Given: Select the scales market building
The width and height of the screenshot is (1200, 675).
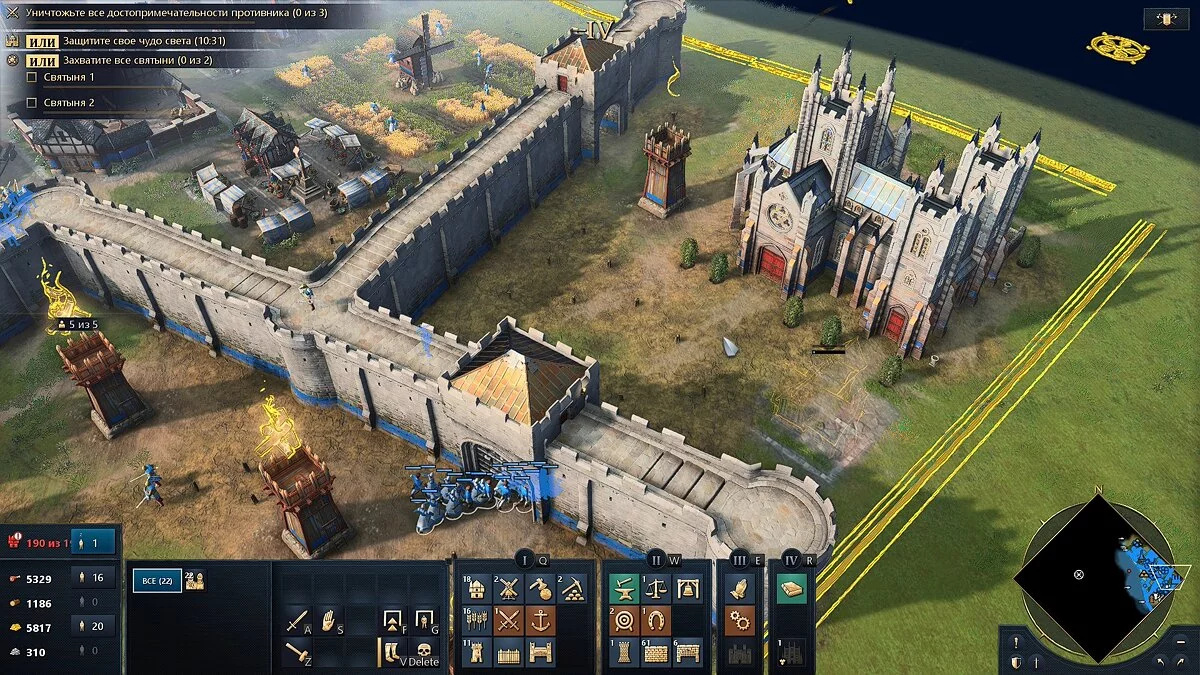Looking at the screenshot, I should coord(656,588).
